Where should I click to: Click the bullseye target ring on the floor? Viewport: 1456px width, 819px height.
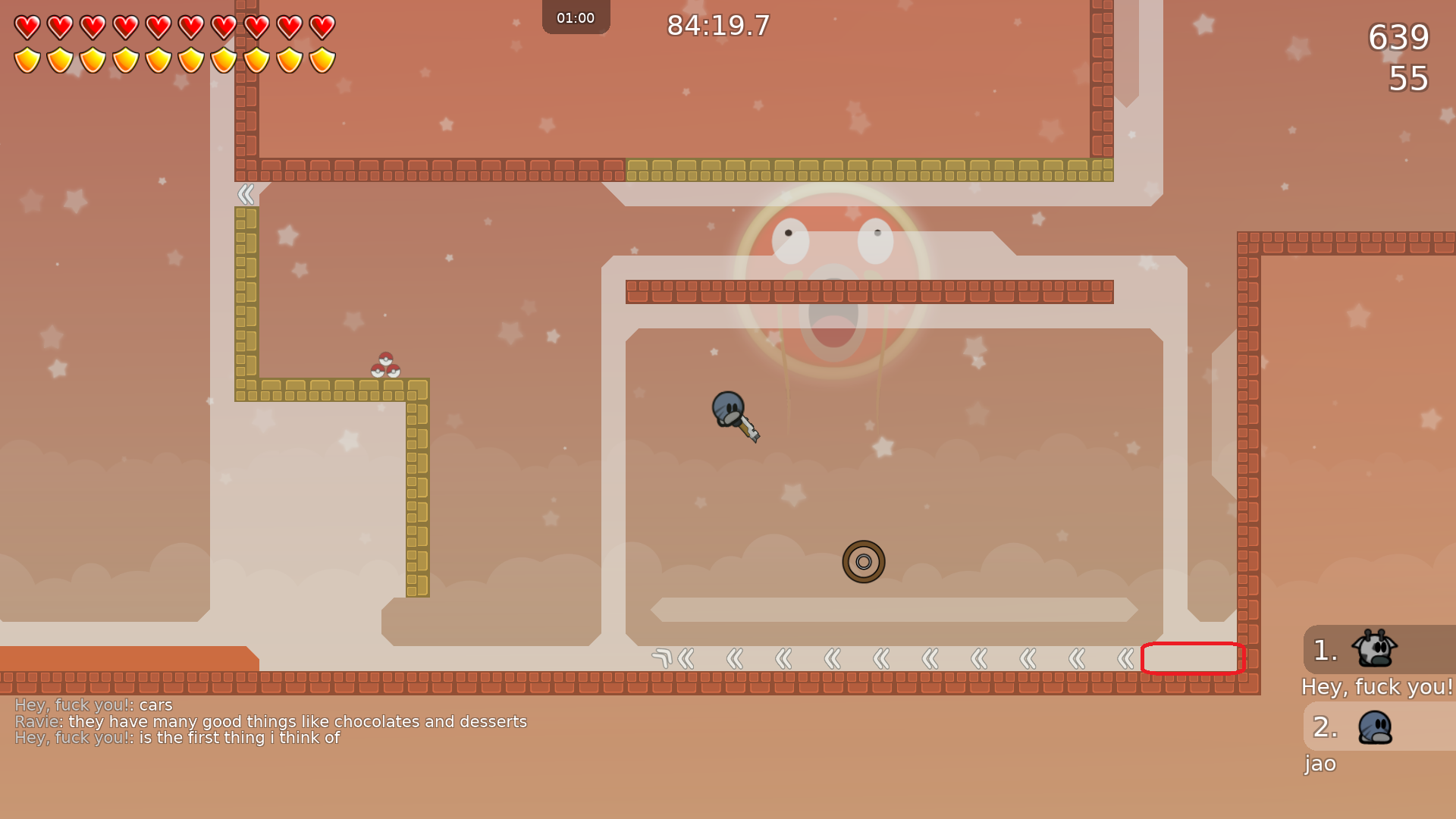(x=864, y=562)
